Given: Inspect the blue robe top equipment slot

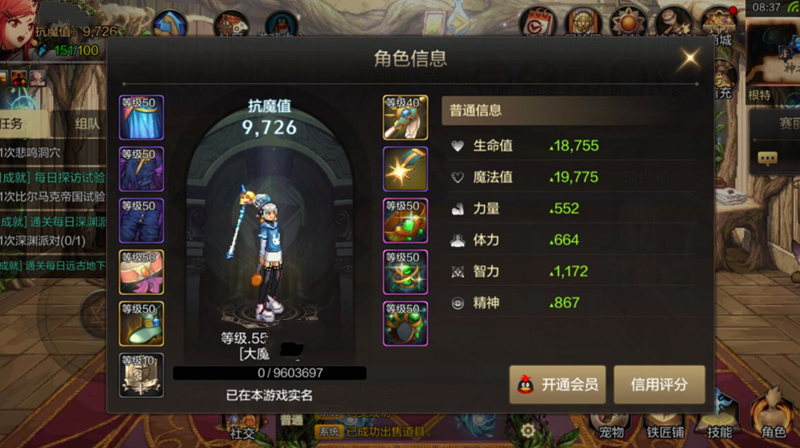Looking at the screenshot, I should 141,169.
